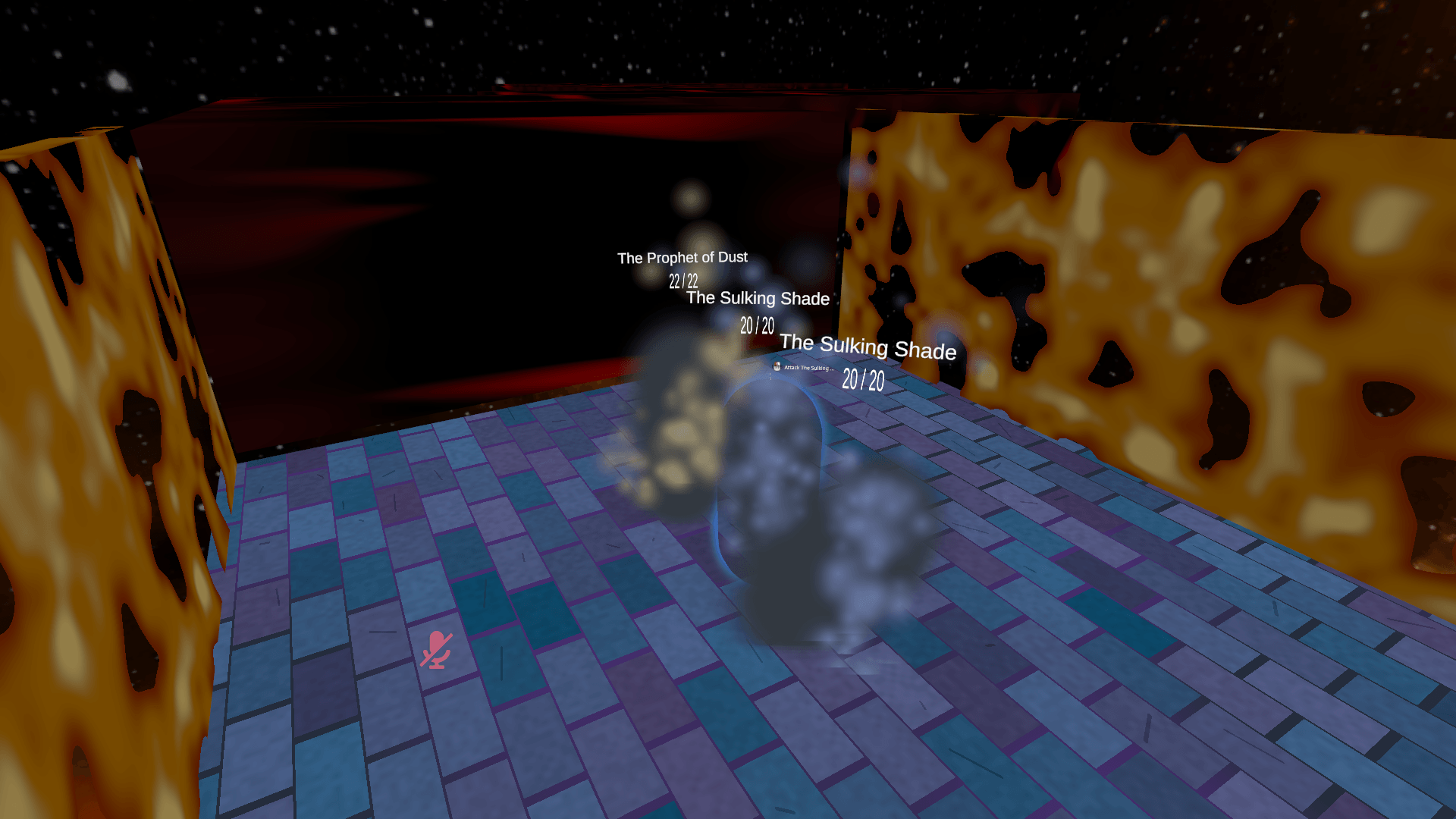Open The Prophet of Dust nameplate details
1456x819 pixels.
(682, 258)
